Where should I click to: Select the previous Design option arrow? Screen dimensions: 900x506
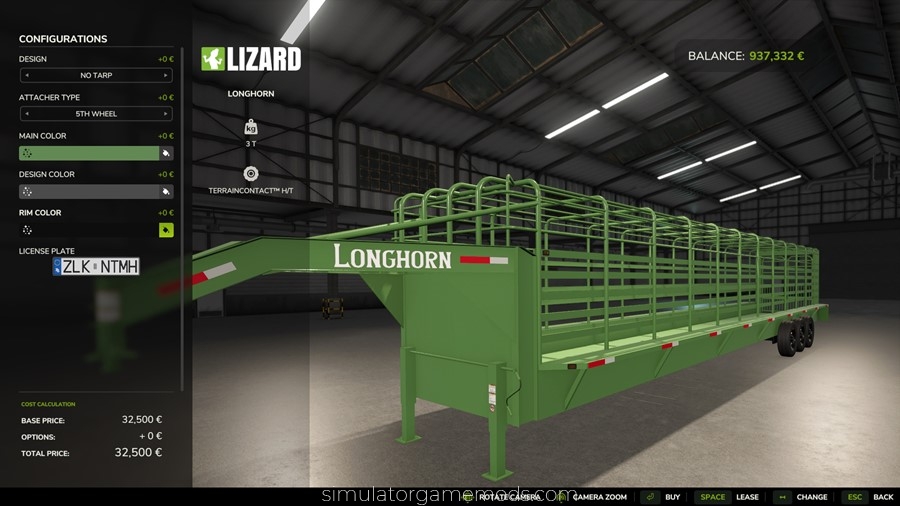pos(26,75)
